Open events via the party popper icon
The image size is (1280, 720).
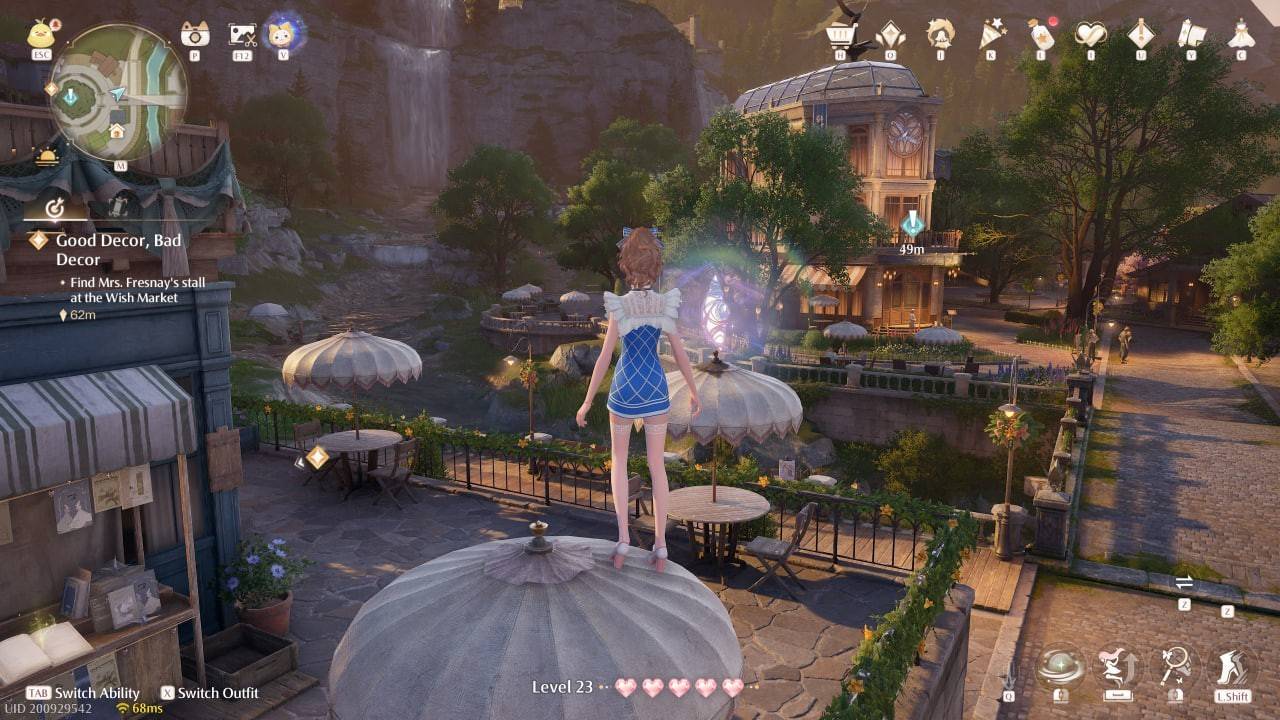991,31
